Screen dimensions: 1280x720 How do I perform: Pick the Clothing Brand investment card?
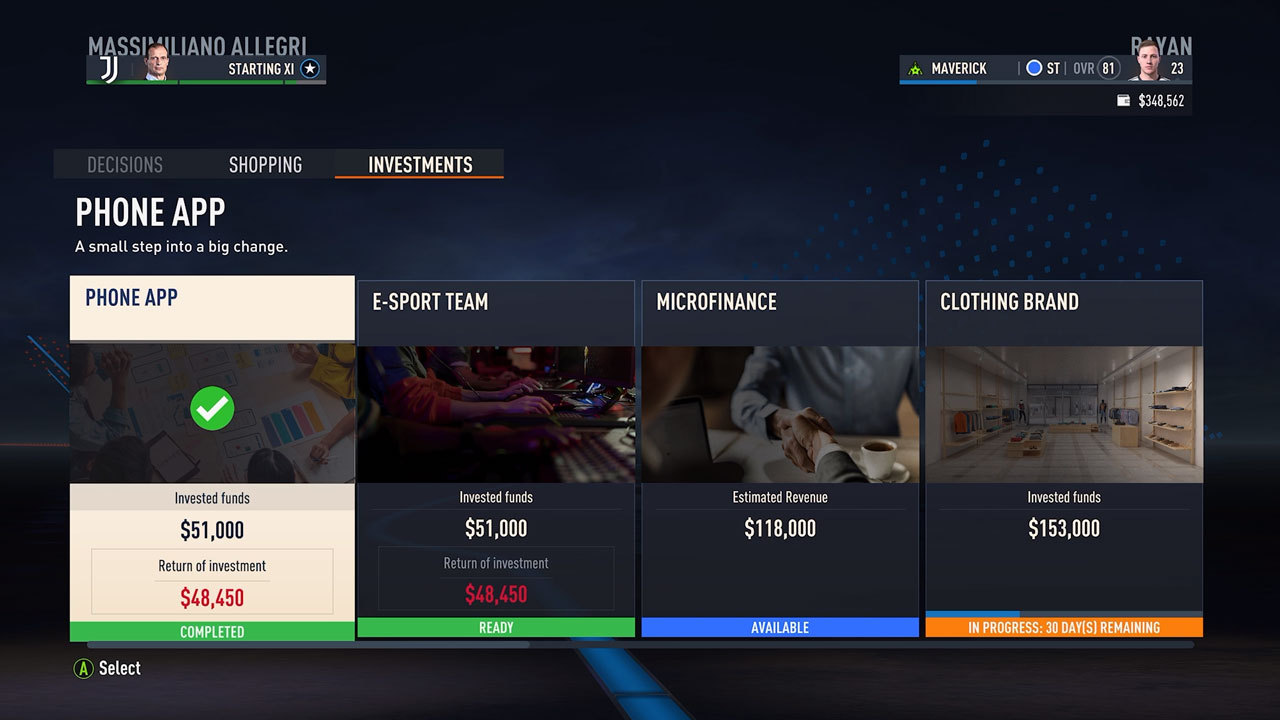coord(1064,458)
